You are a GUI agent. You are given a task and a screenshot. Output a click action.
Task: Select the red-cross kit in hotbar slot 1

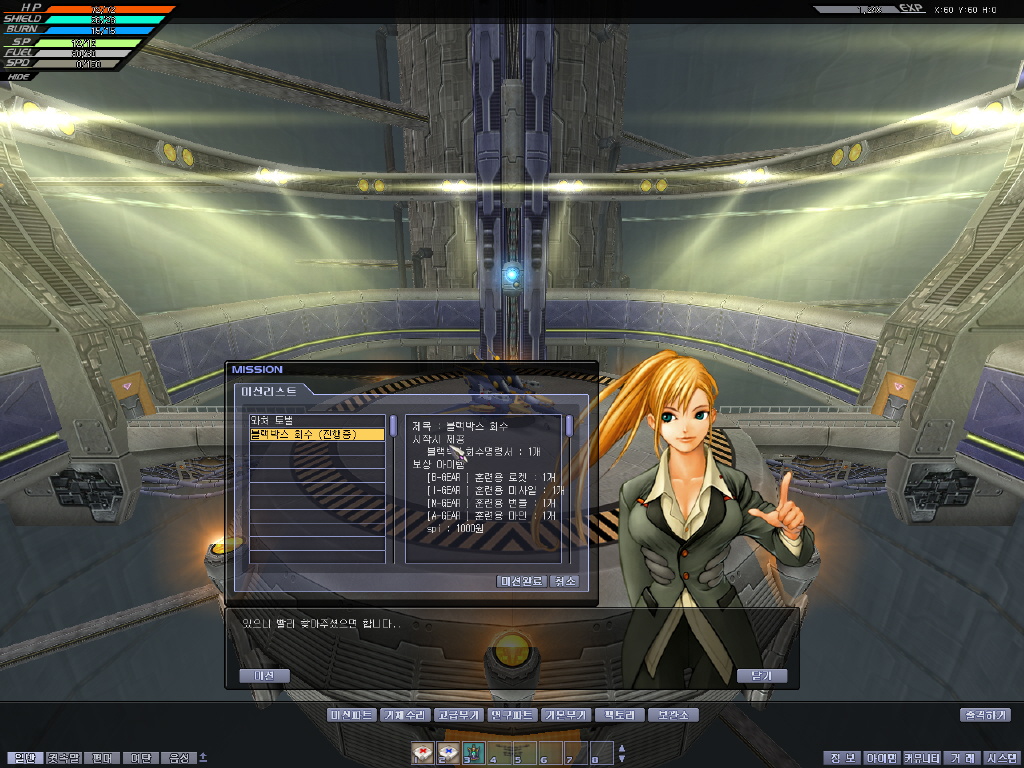[x=422, y=752]
